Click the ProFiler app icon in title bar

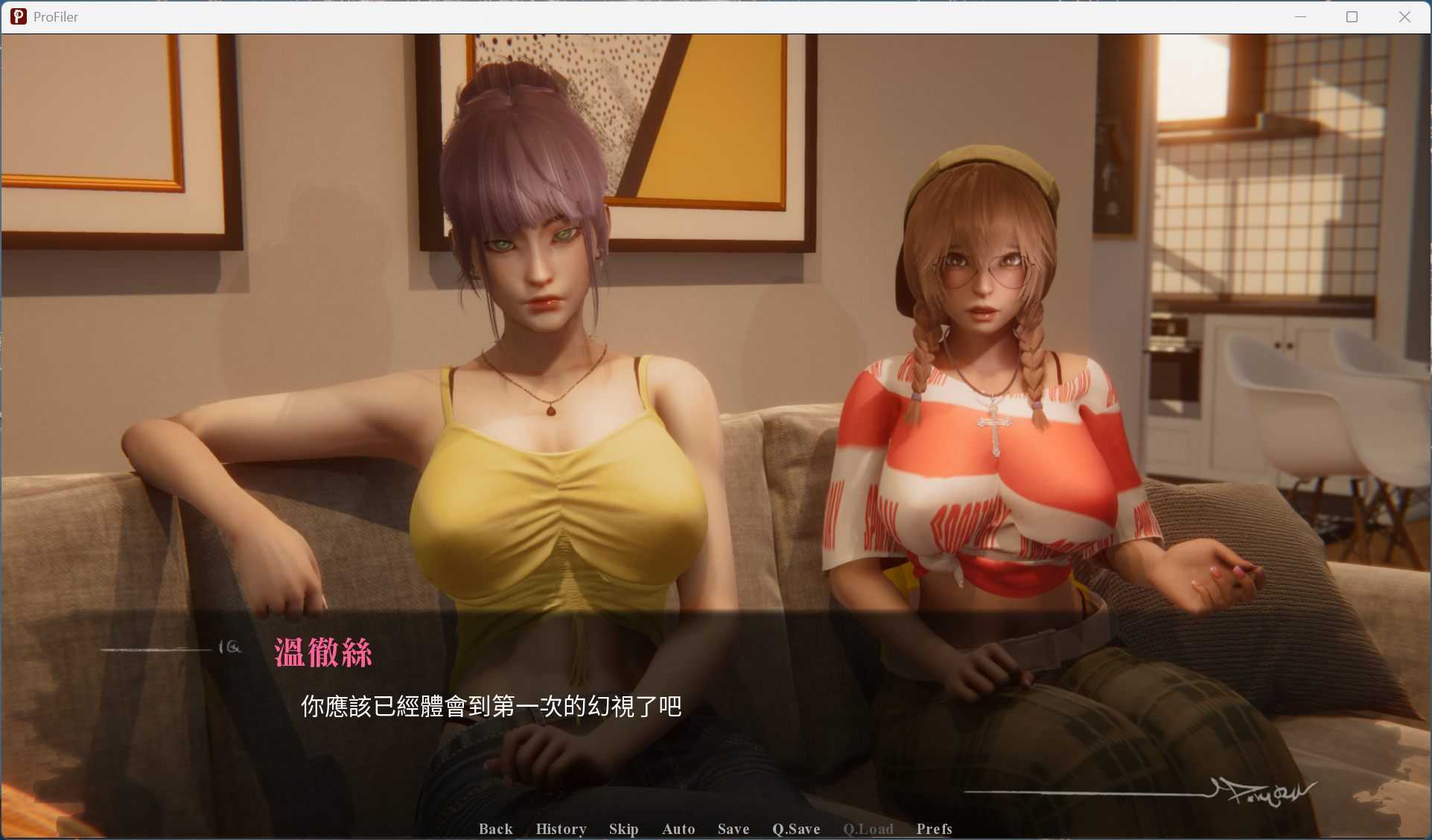click(x=18, y=16)
